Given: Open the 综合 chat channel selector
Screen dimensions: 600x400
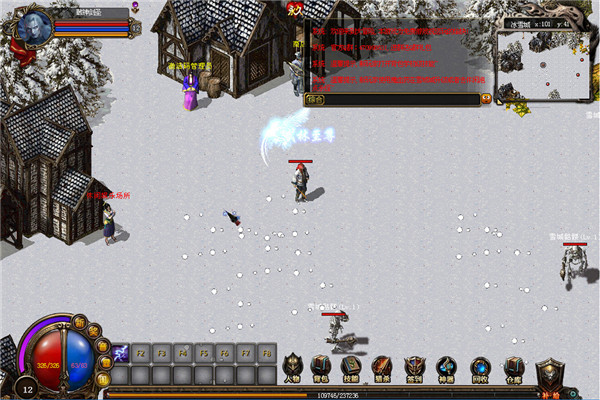Looking at the screenshot, I should [x=317, y=100].
